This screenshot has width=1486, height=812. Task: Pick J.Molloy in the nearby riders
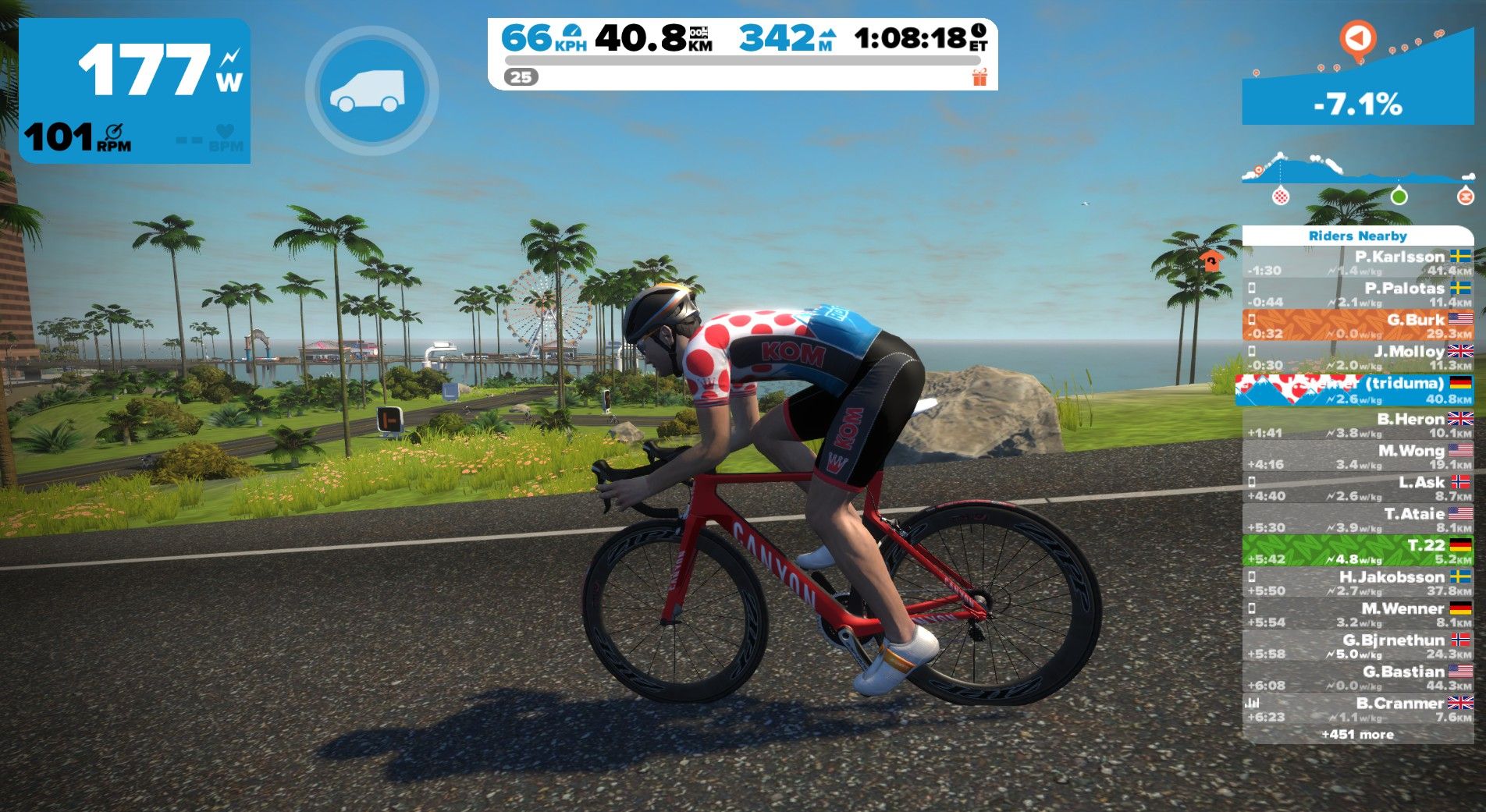pyautogui.click(x=1357, y=357)
